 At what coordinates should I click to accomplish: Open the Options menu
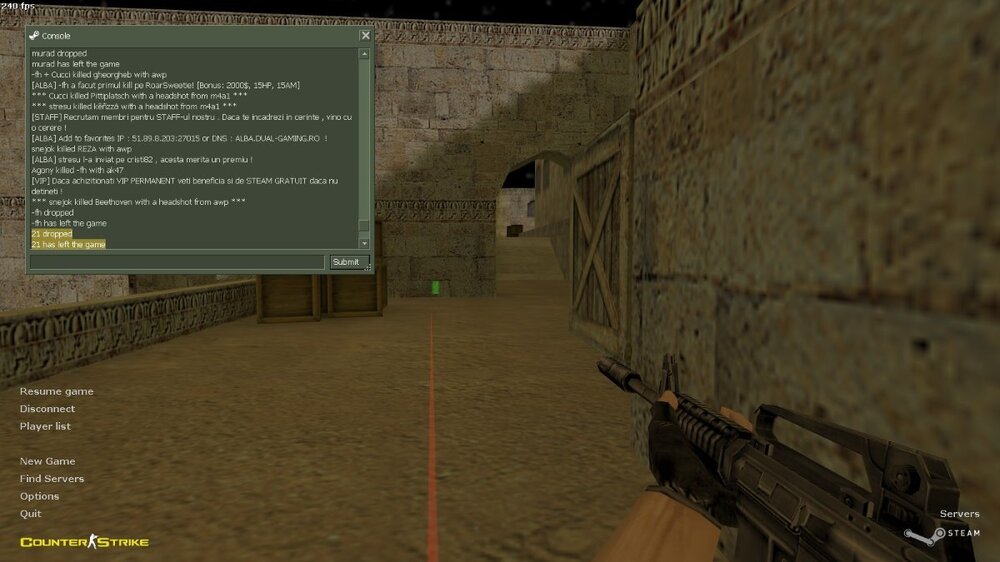(40, 496)
